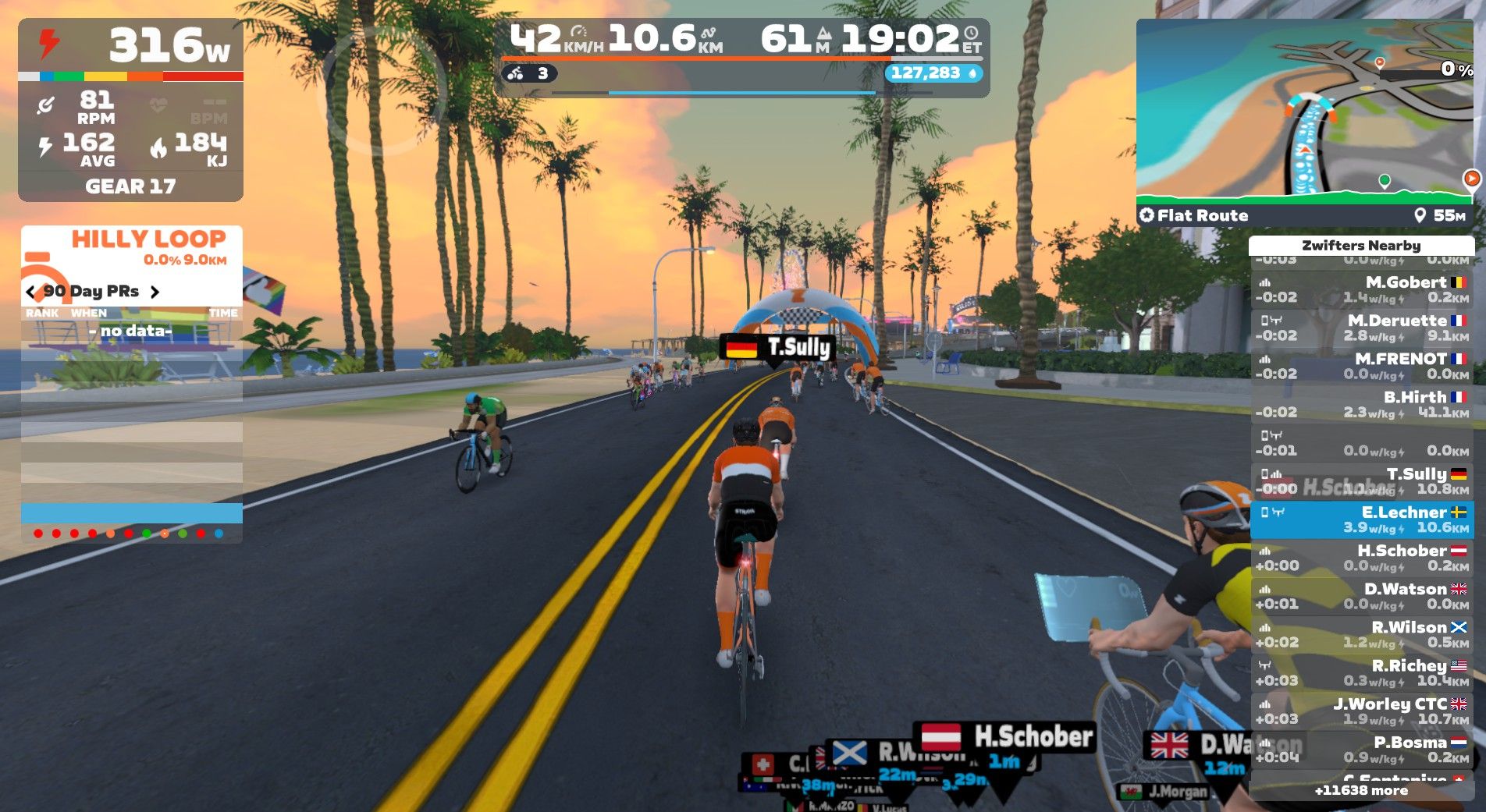Image resolution: width=1486 pixels, height=812 pixels.
Task: Select R.Richey's row in rider list
Action: pyautogui.click(x=1361, y=672)
